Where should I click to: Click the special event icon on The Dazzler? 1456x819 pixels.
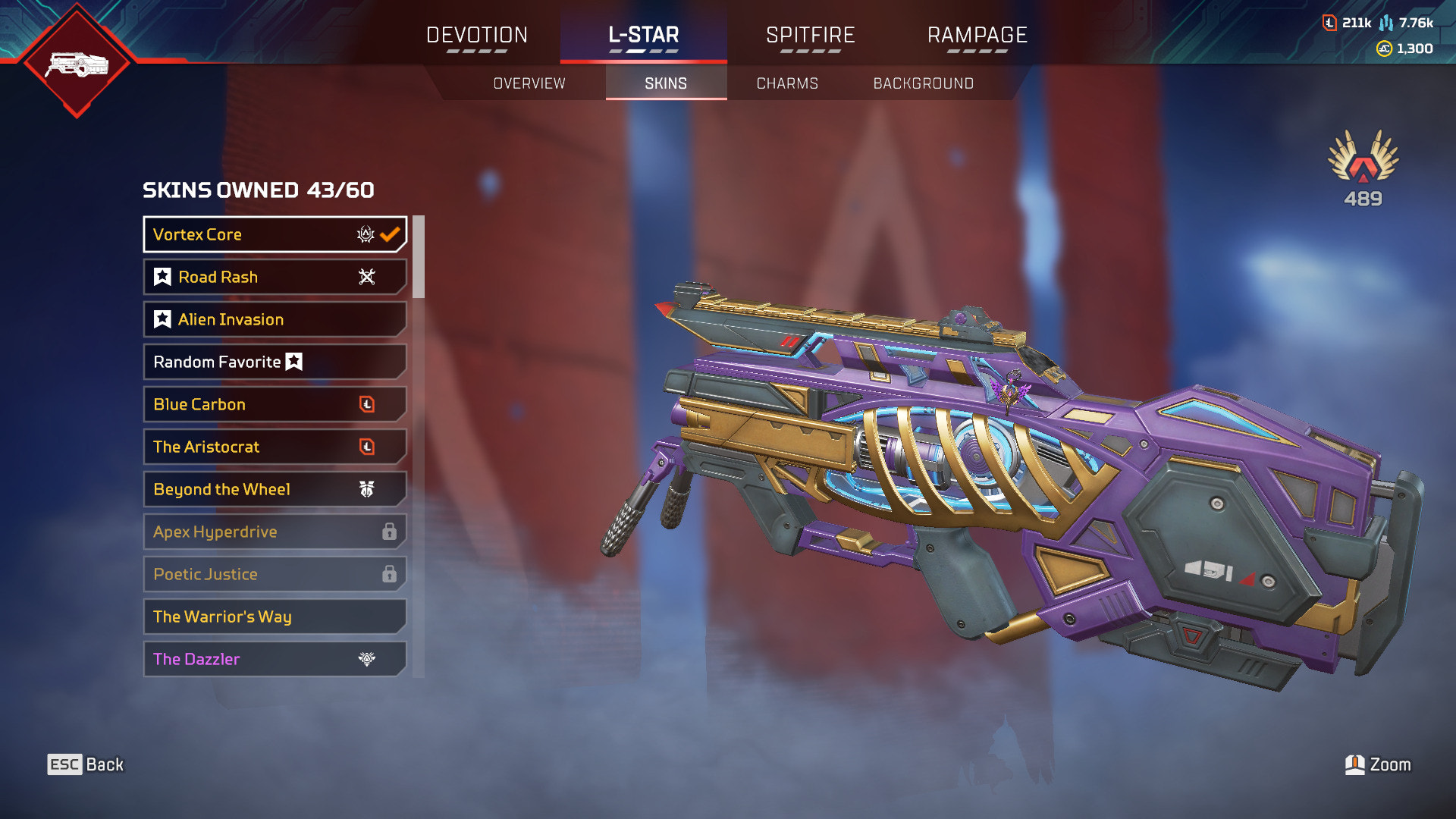pos(368,659)
